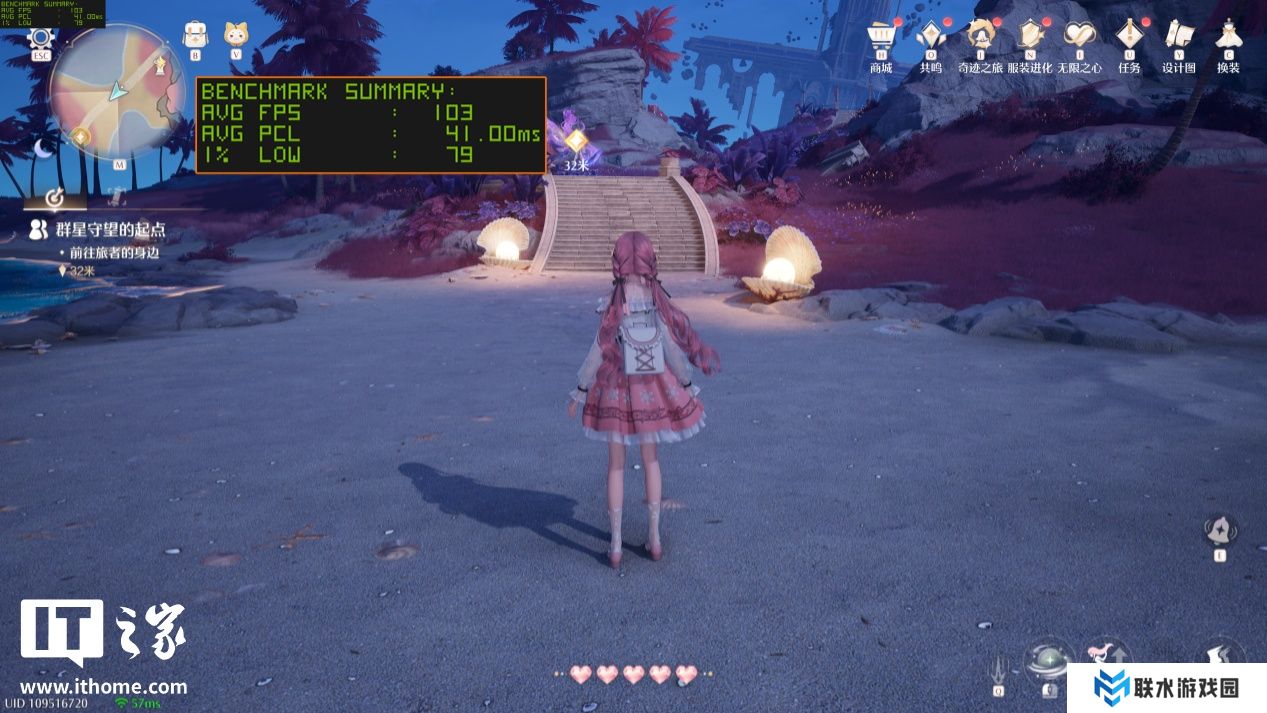Open the circular minimap
Viewport: 1267px width, 713px height.
pos(118,92)
